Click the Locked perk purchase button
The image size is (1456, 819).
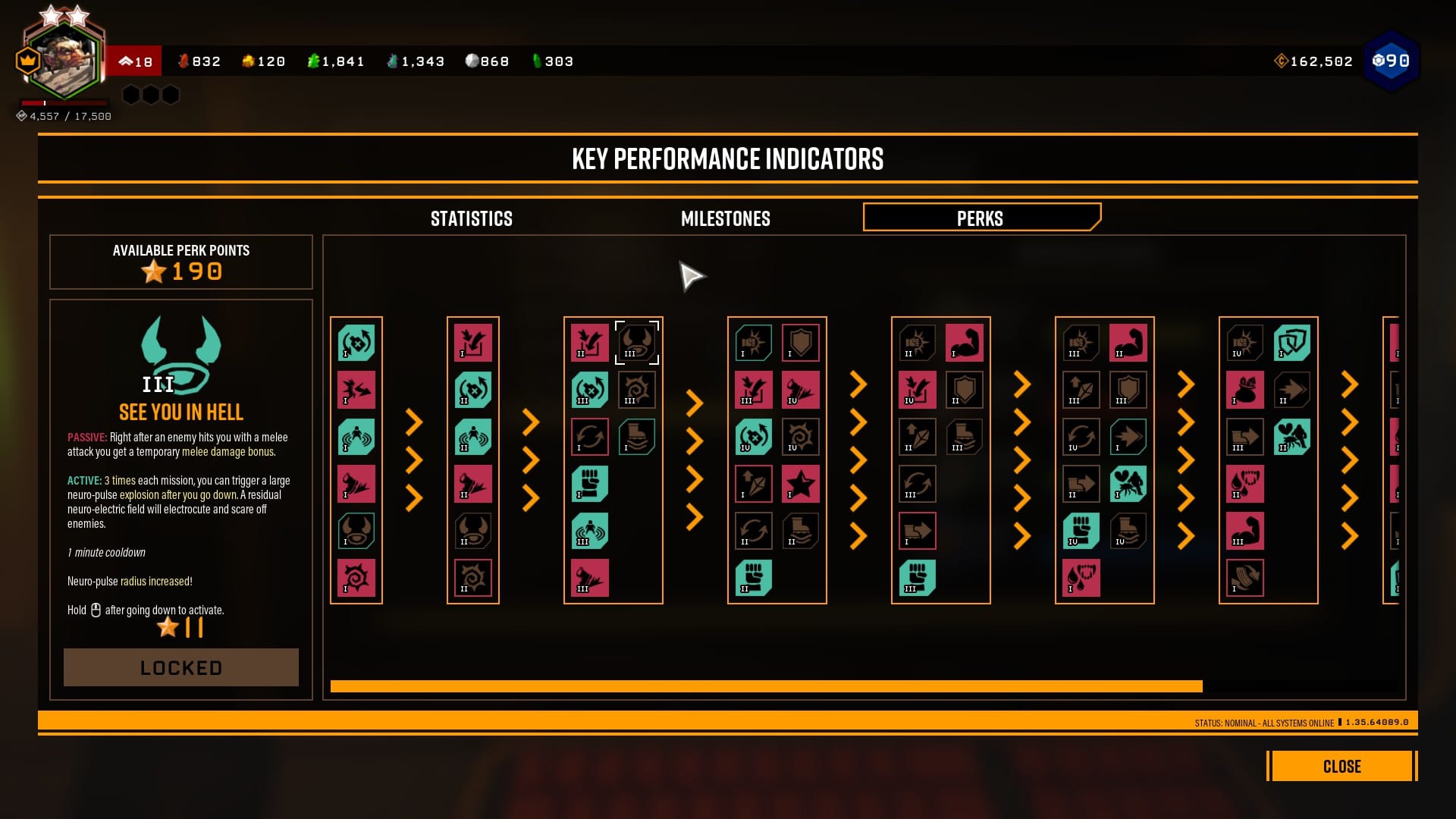181,667
